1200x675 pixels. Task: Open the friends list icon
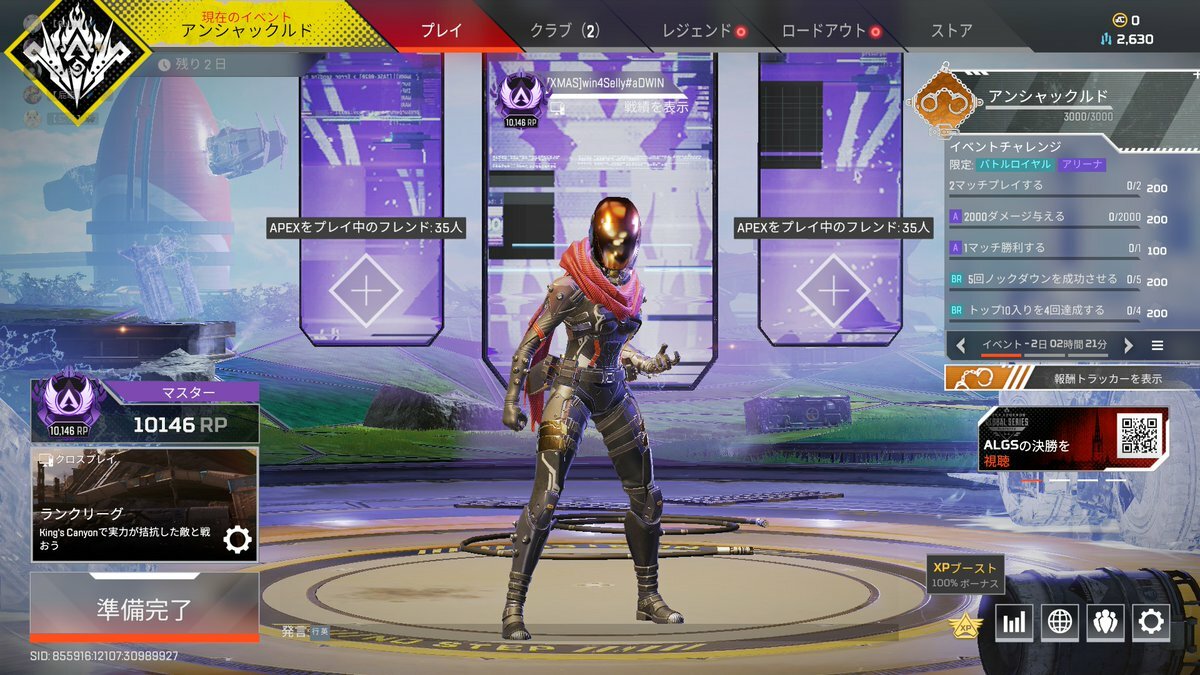coord(1105,623)
